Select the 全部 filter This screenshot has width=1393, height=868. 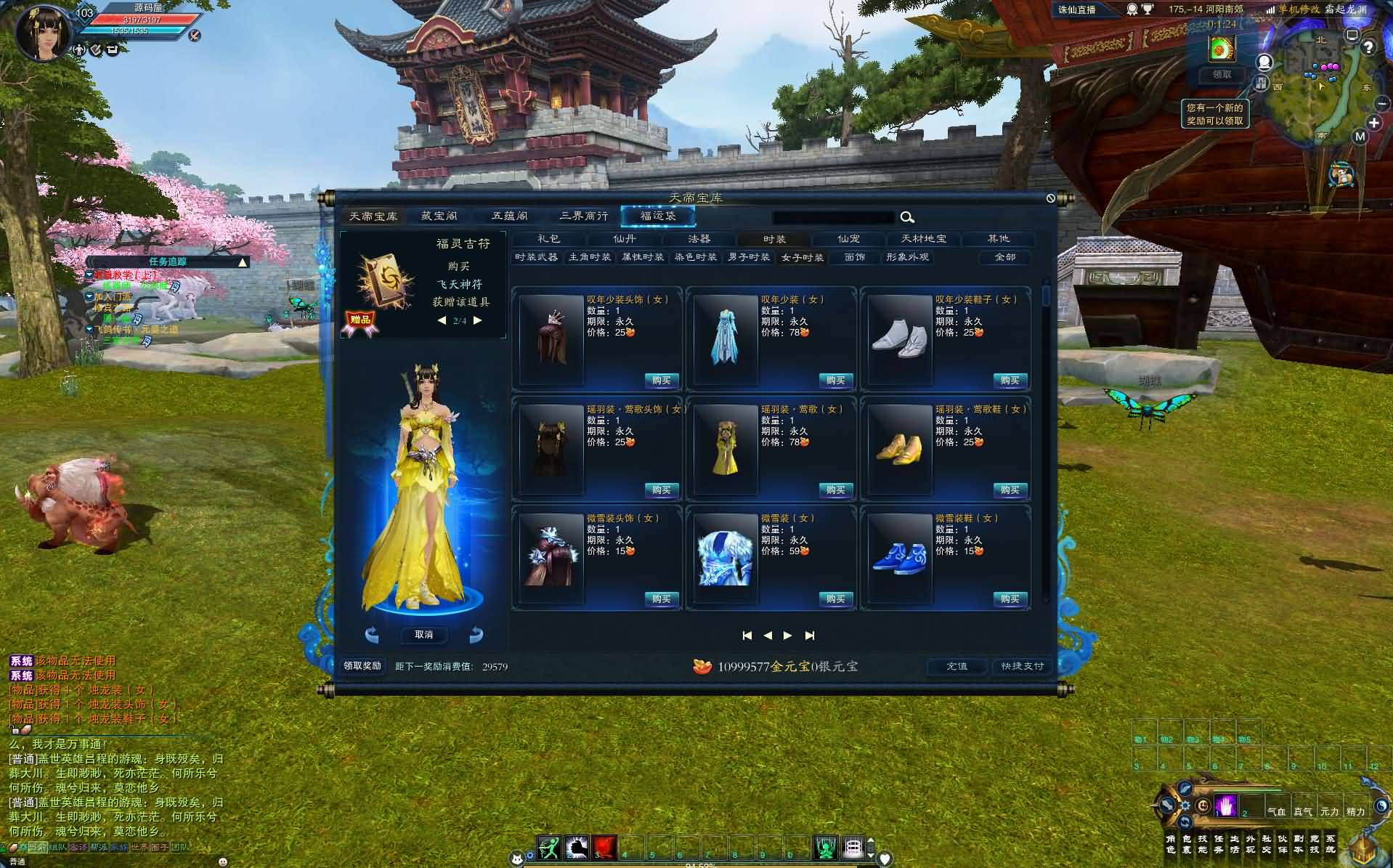point(1005,257)
